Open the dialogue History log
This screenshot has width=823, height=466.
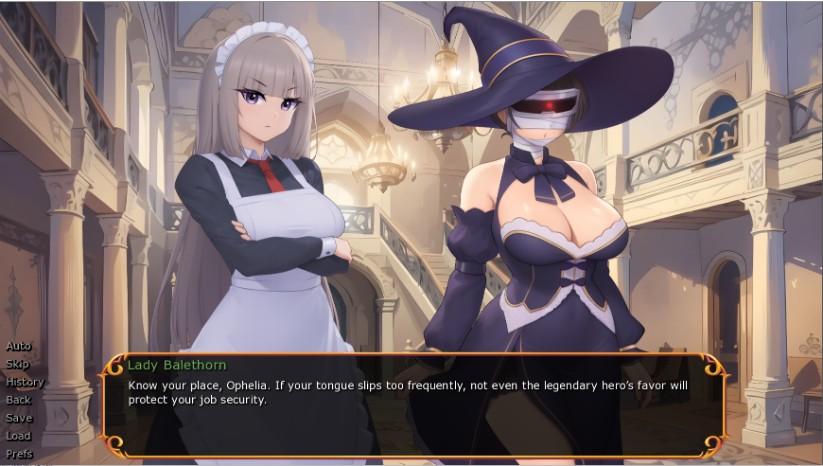[25, 382]
